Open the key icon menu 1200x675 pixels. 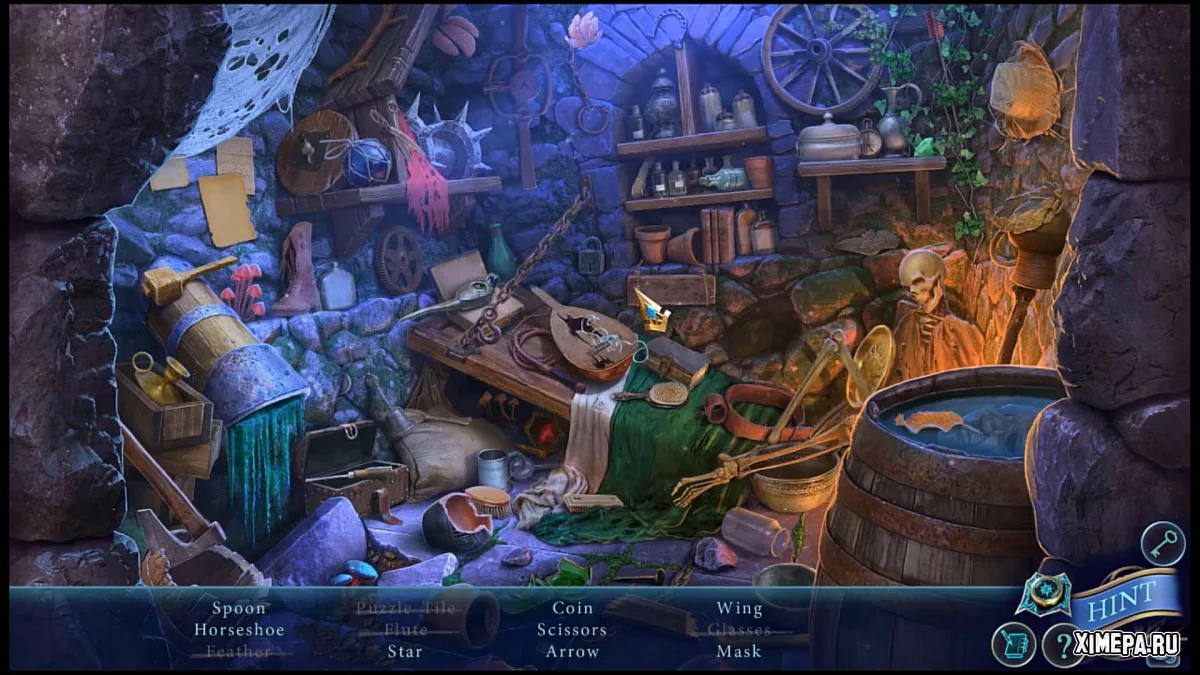pos(1163,544)
